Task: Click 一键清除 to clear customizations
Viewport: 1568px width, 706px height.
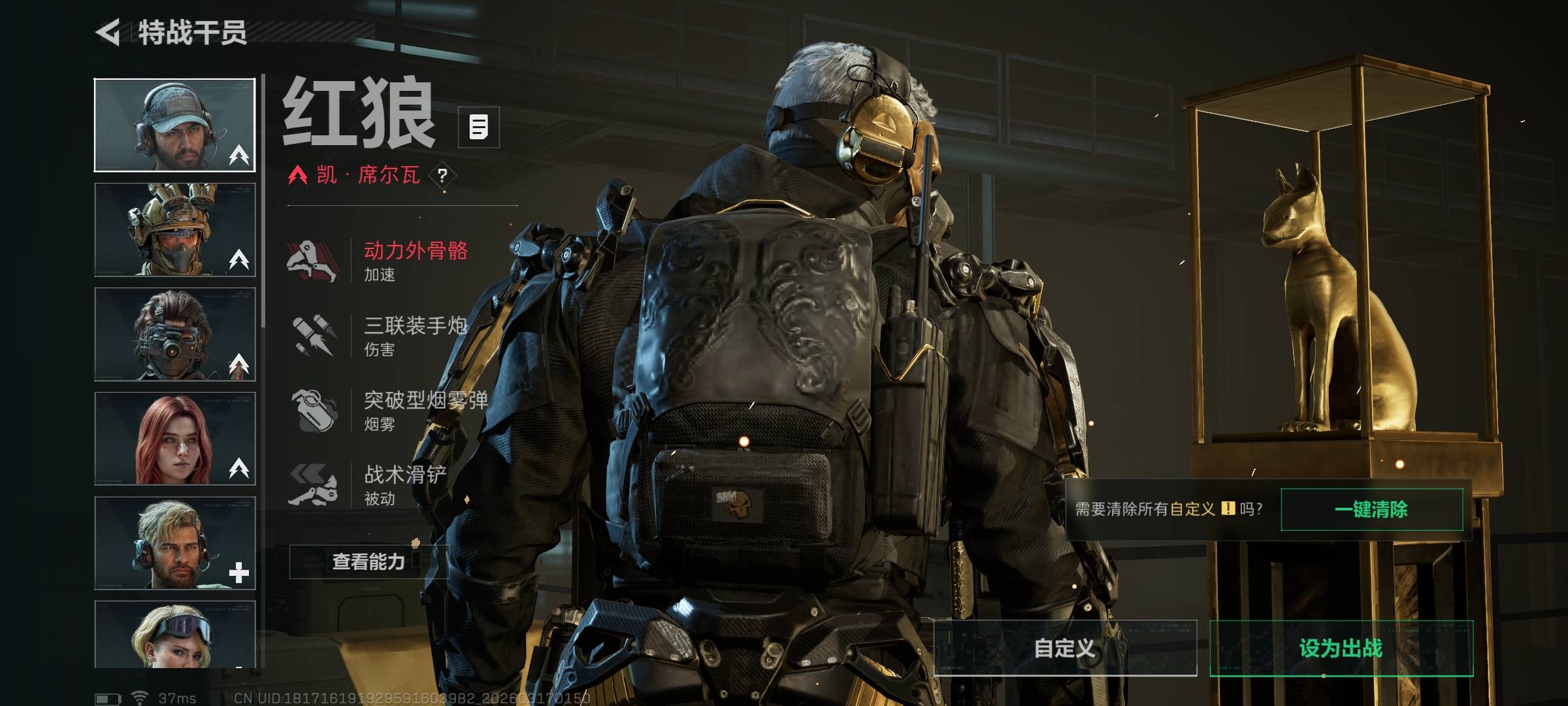Action: (1371, 509)
